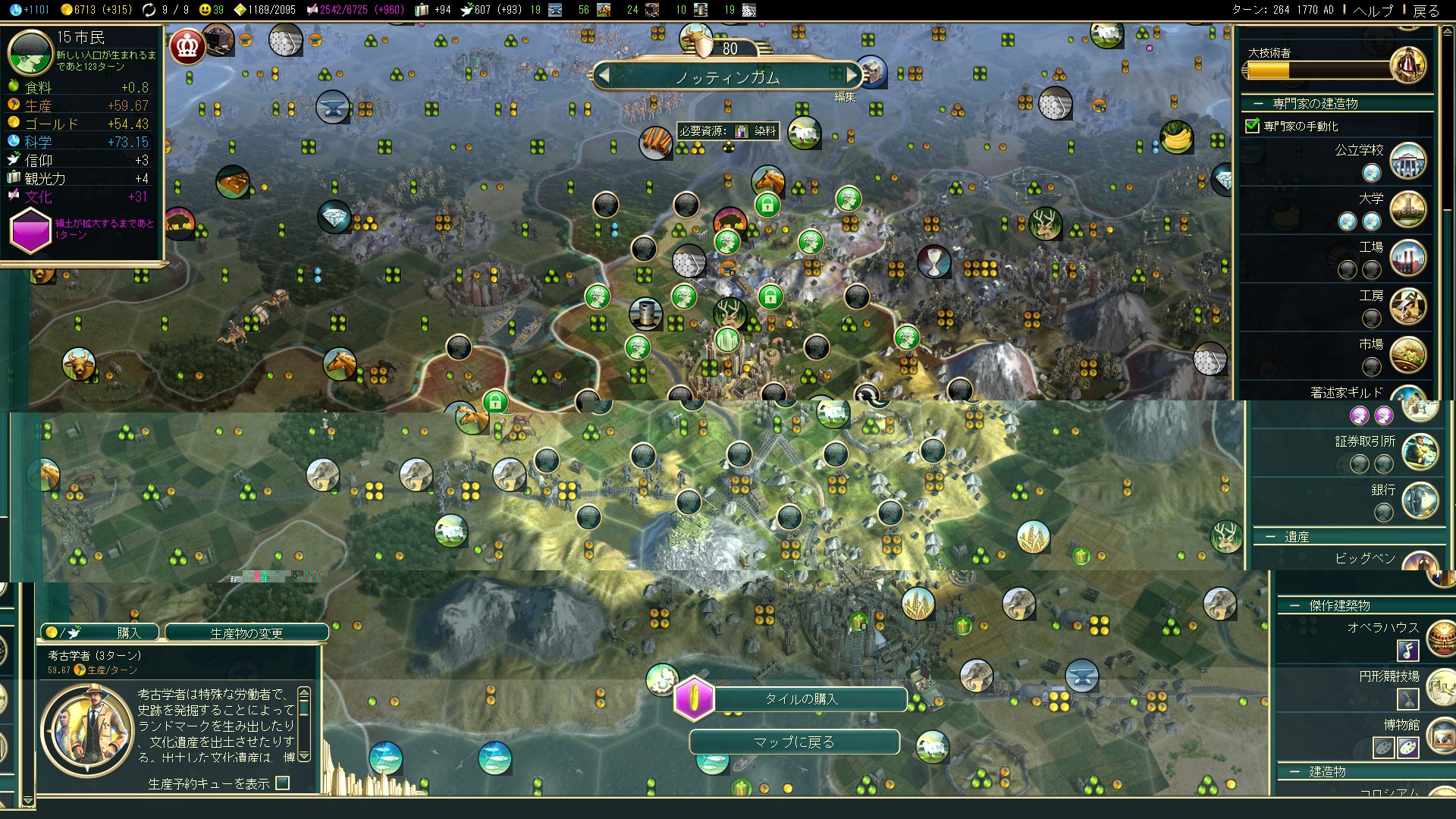Open the 購入 purchase menu
The image size is (1456, 819).
[100, 632]
